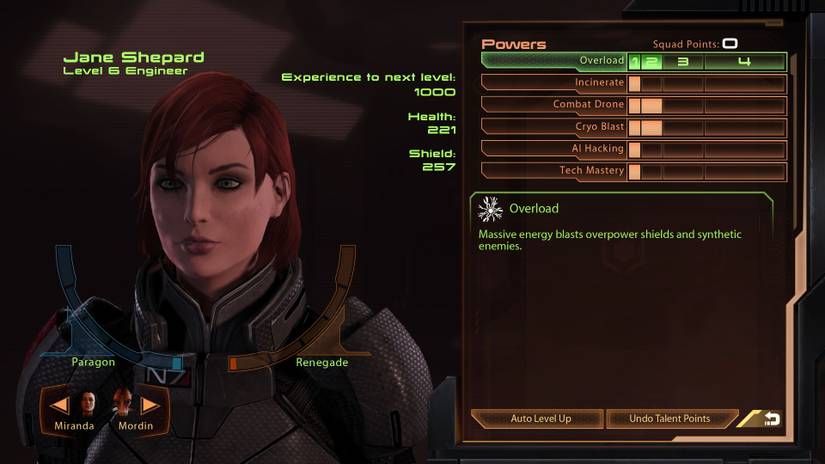Select Mordin's portrait
The height and width of the screenshot is (464, 825).
(x=122, y=403)
